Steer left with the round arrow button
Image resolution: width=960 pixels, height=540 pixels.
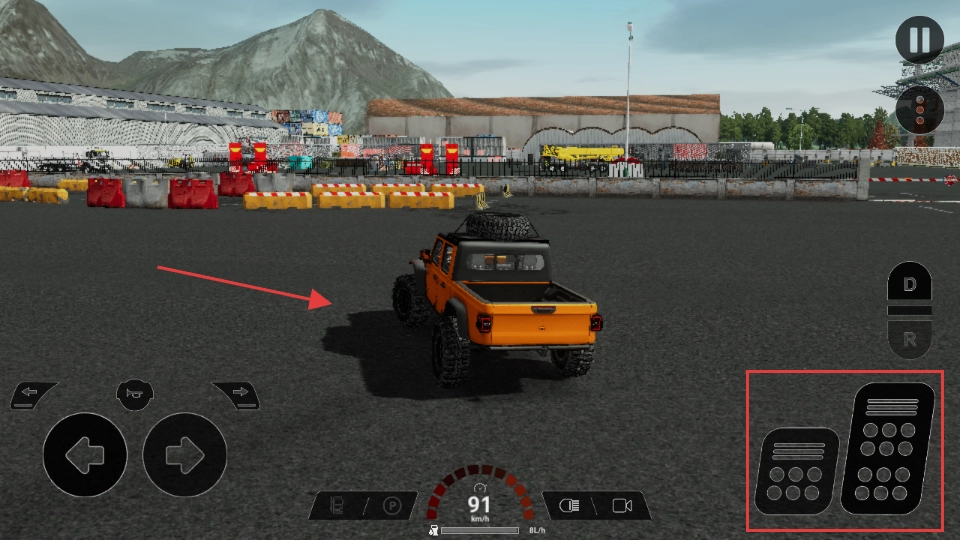pos(85,455)
